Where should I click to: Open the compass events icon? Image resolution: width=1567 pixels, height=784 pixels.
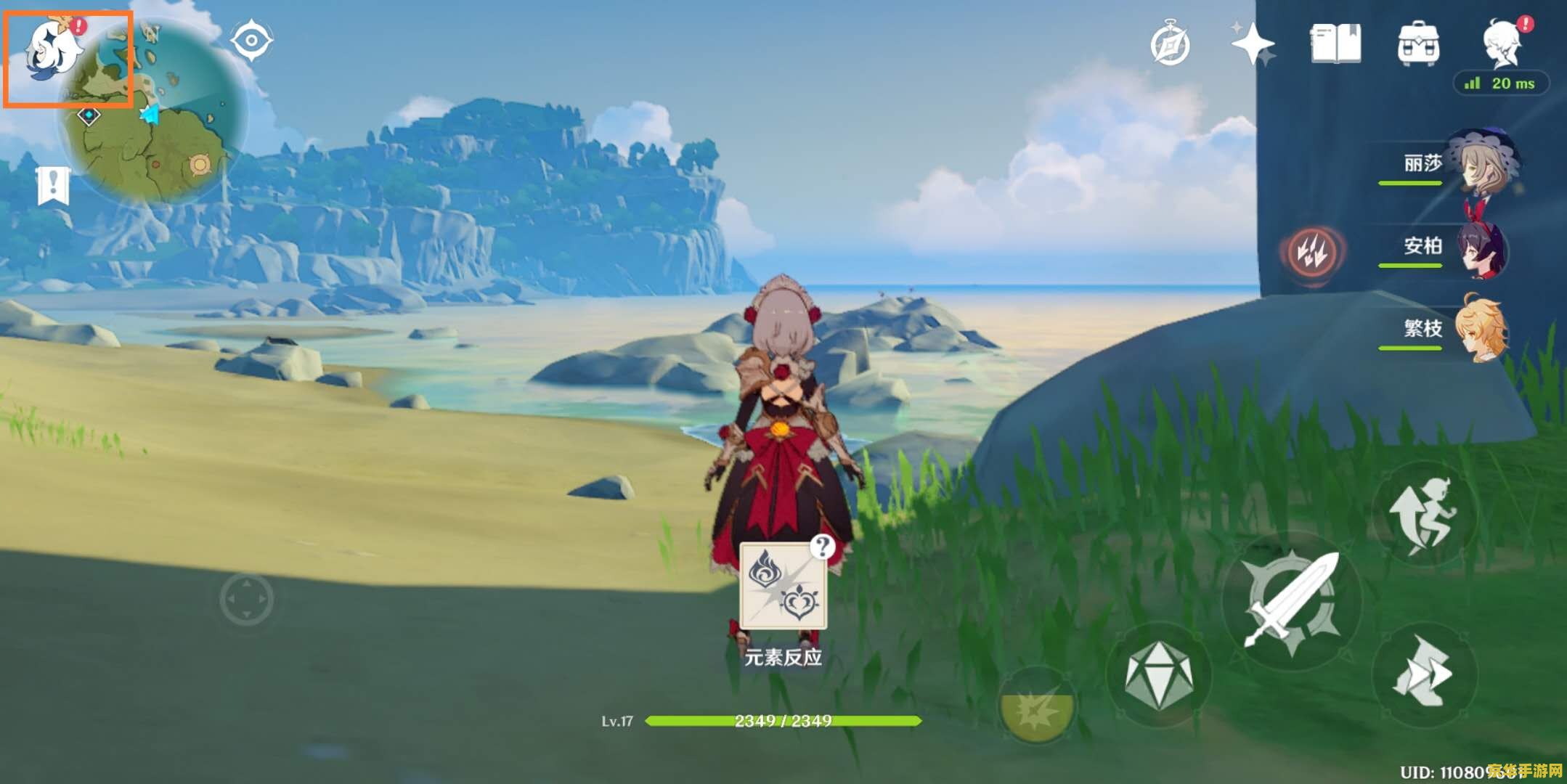click(1171, 45)
